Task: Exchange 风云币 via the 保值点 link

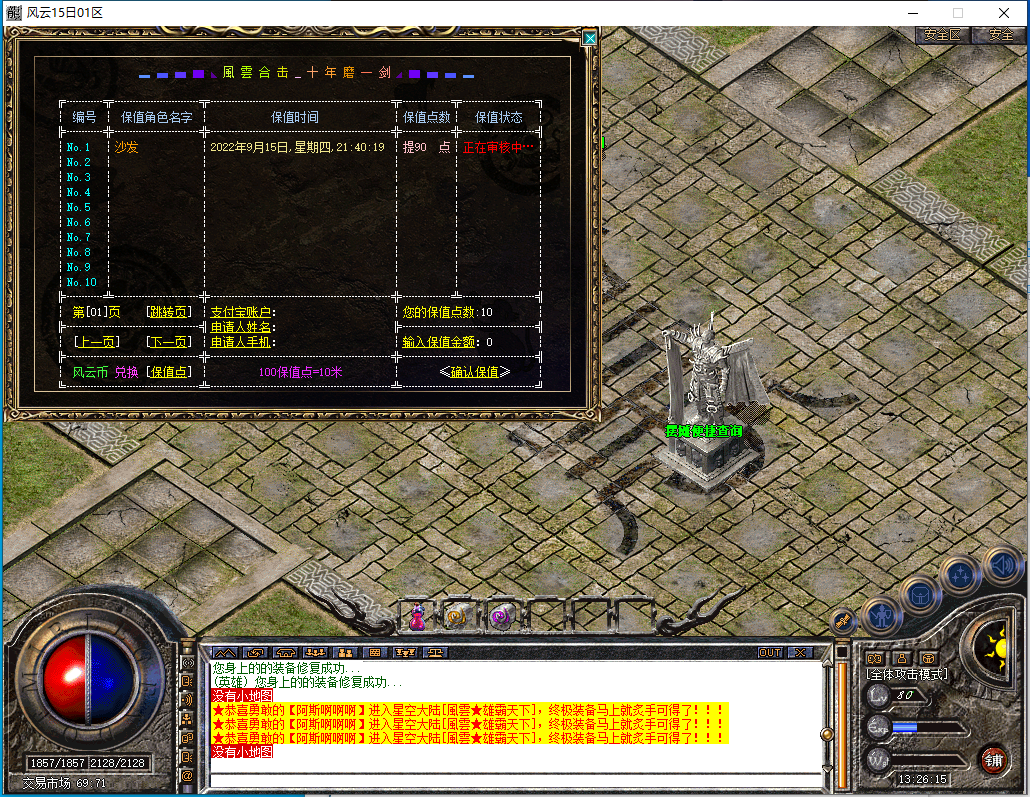Action: [x=167, y=372]
